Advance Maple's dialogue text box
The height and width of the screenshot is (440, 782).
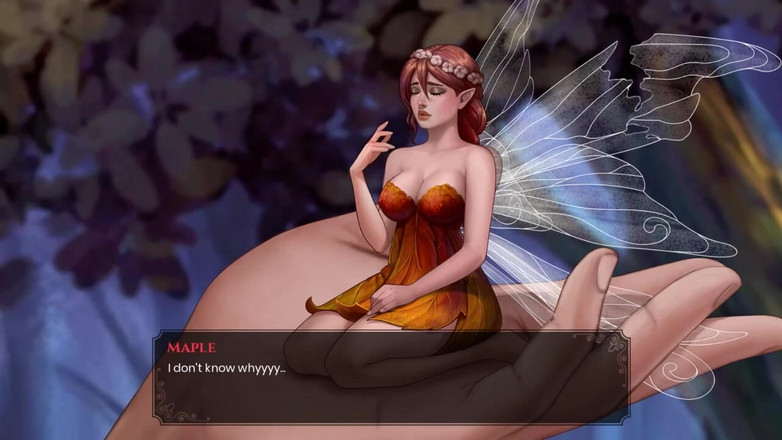click(390, 378)
